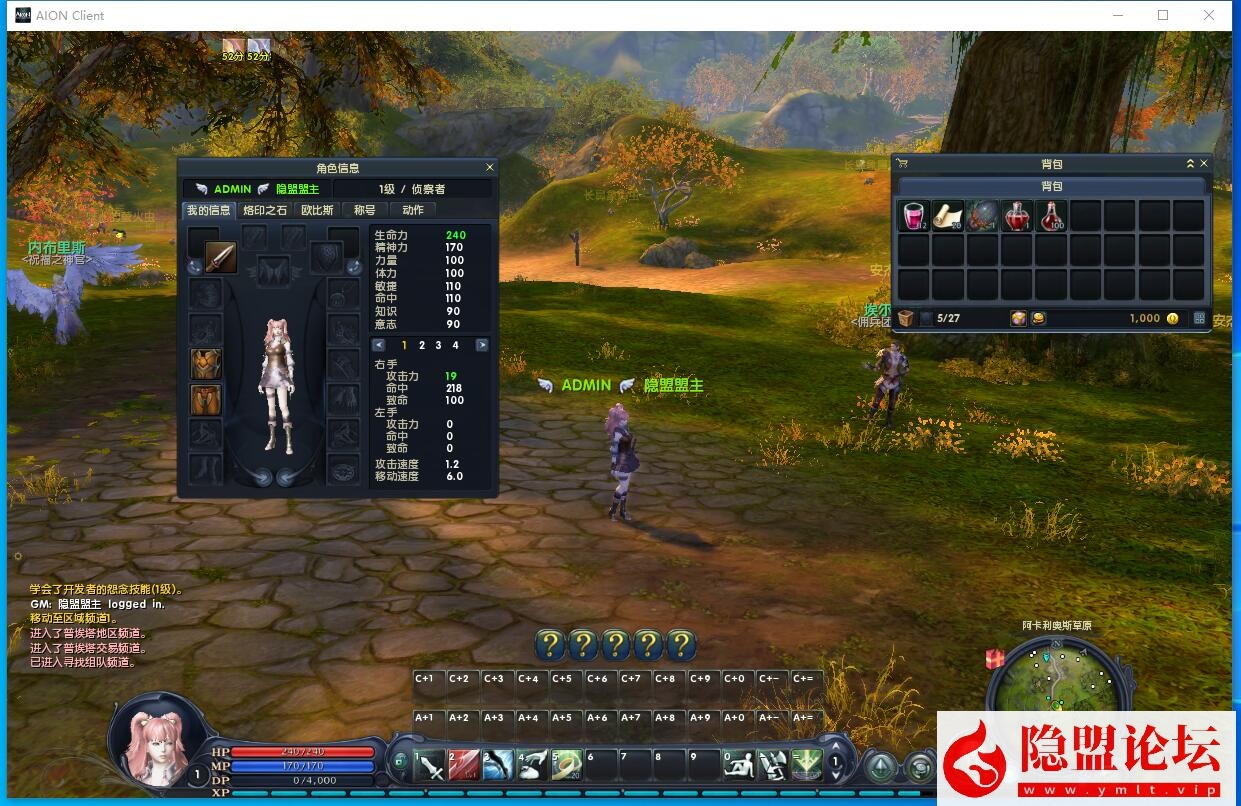The height and width of the screenshot is (806, 1241).
Task: Open the shop cart icon in inventory
Action: [x=901, y=163]
